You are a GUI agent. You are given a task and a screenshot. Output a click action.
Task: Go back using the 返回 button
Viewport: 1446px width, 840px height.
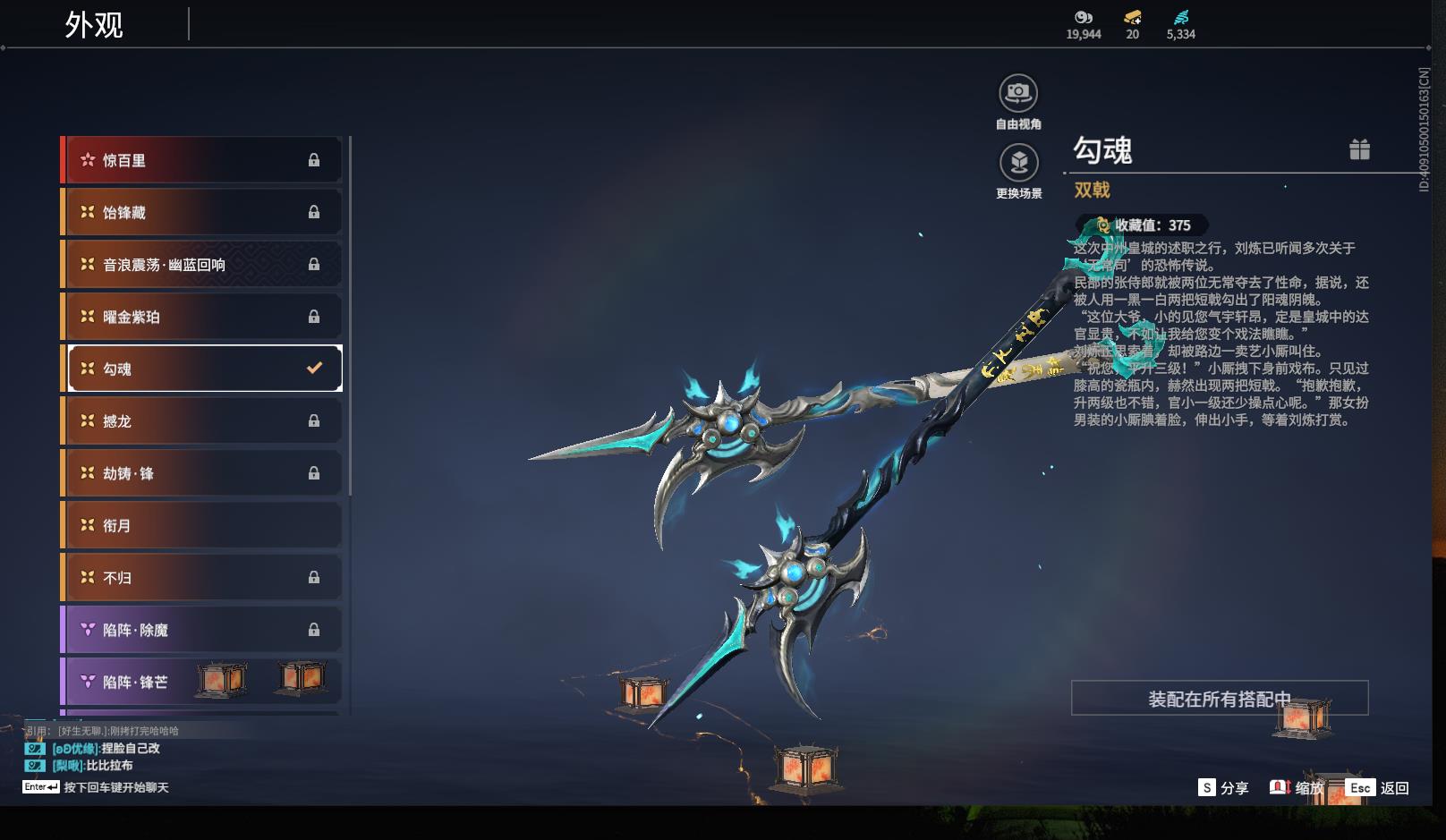(x=1379, y=787)
